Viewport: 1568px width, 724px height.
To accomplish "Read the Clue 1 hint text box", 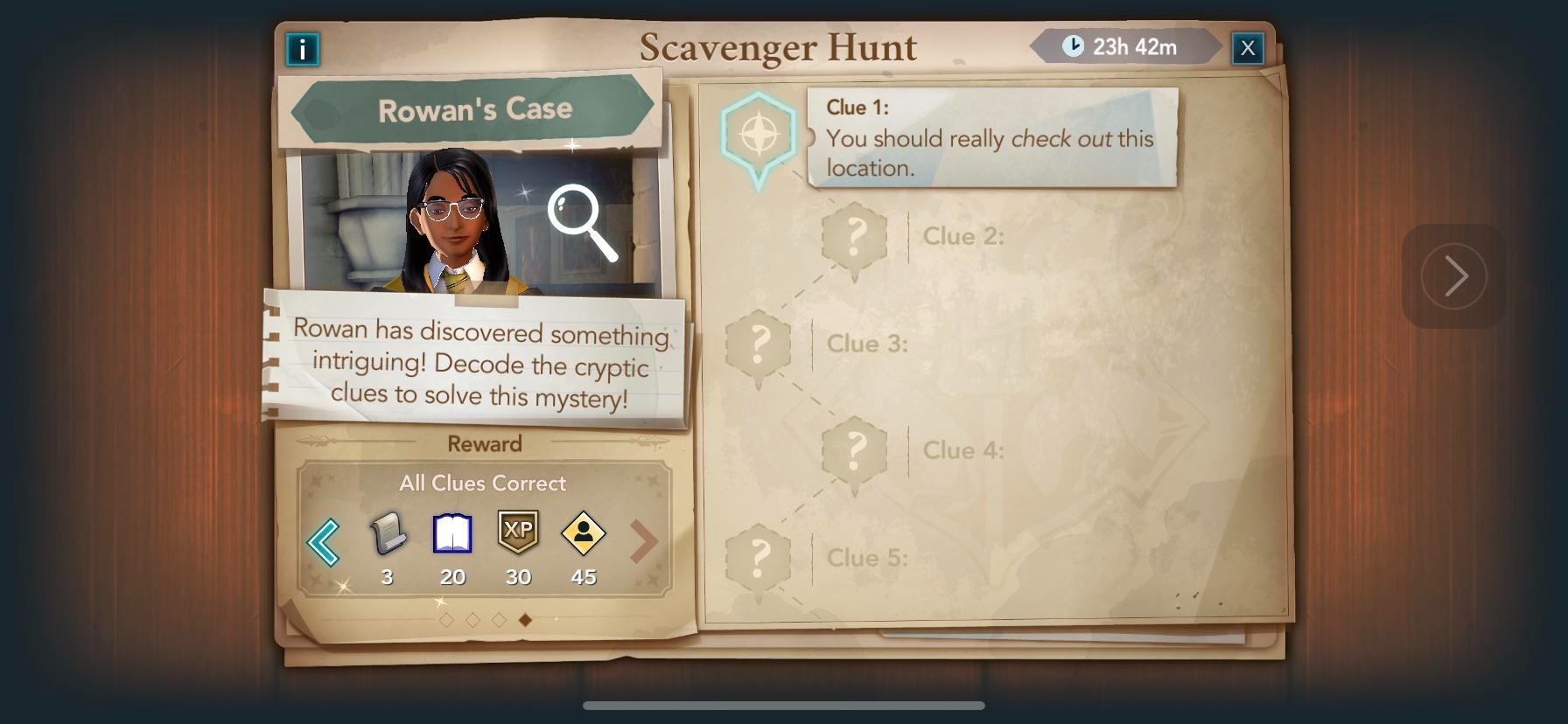I will point(992,137).
